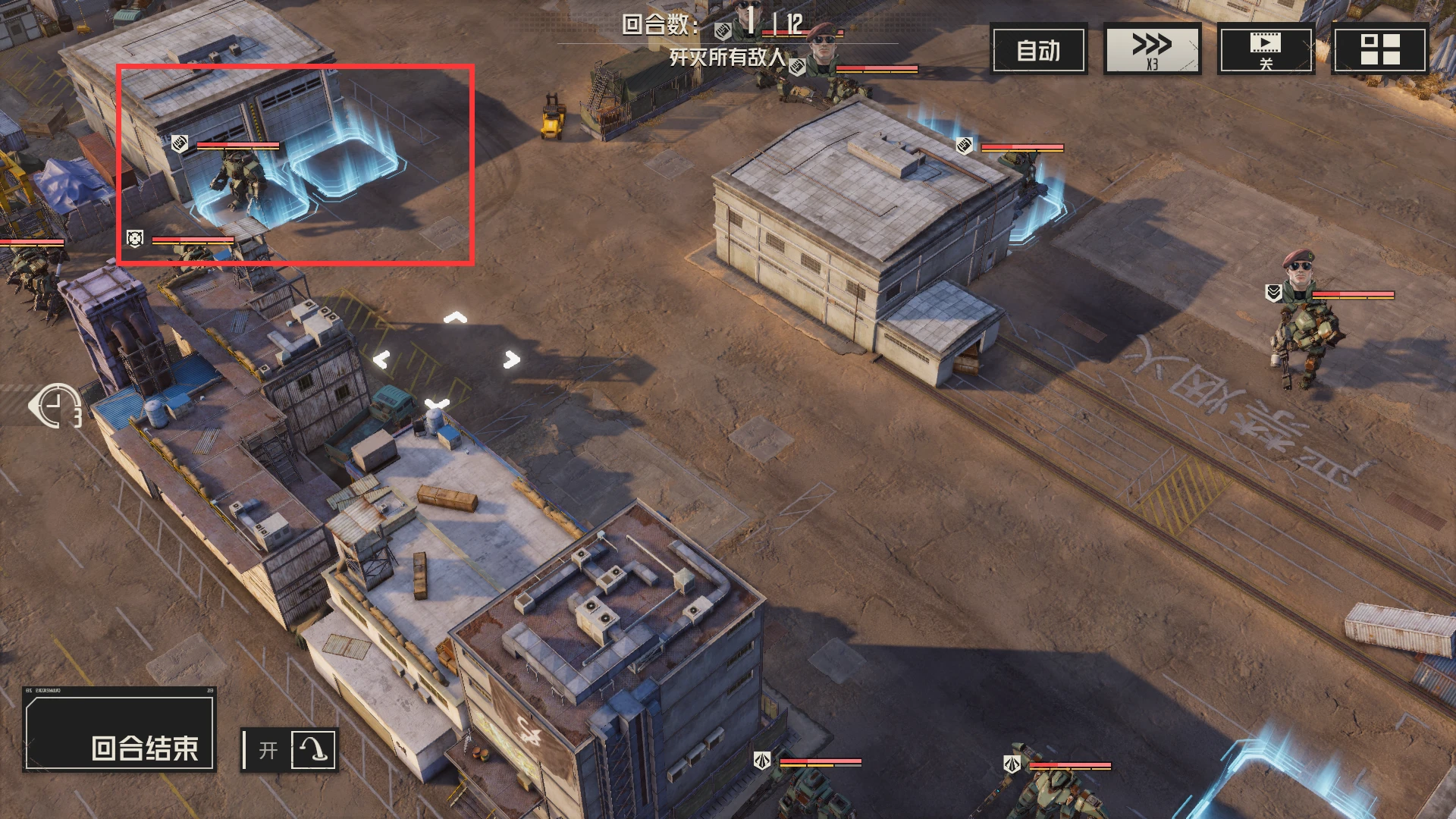Image resolution: width=1456 pixels, height=819 pixels.
Task: Toggle the 开 trajectory display switch
Action: click(290, 750)
